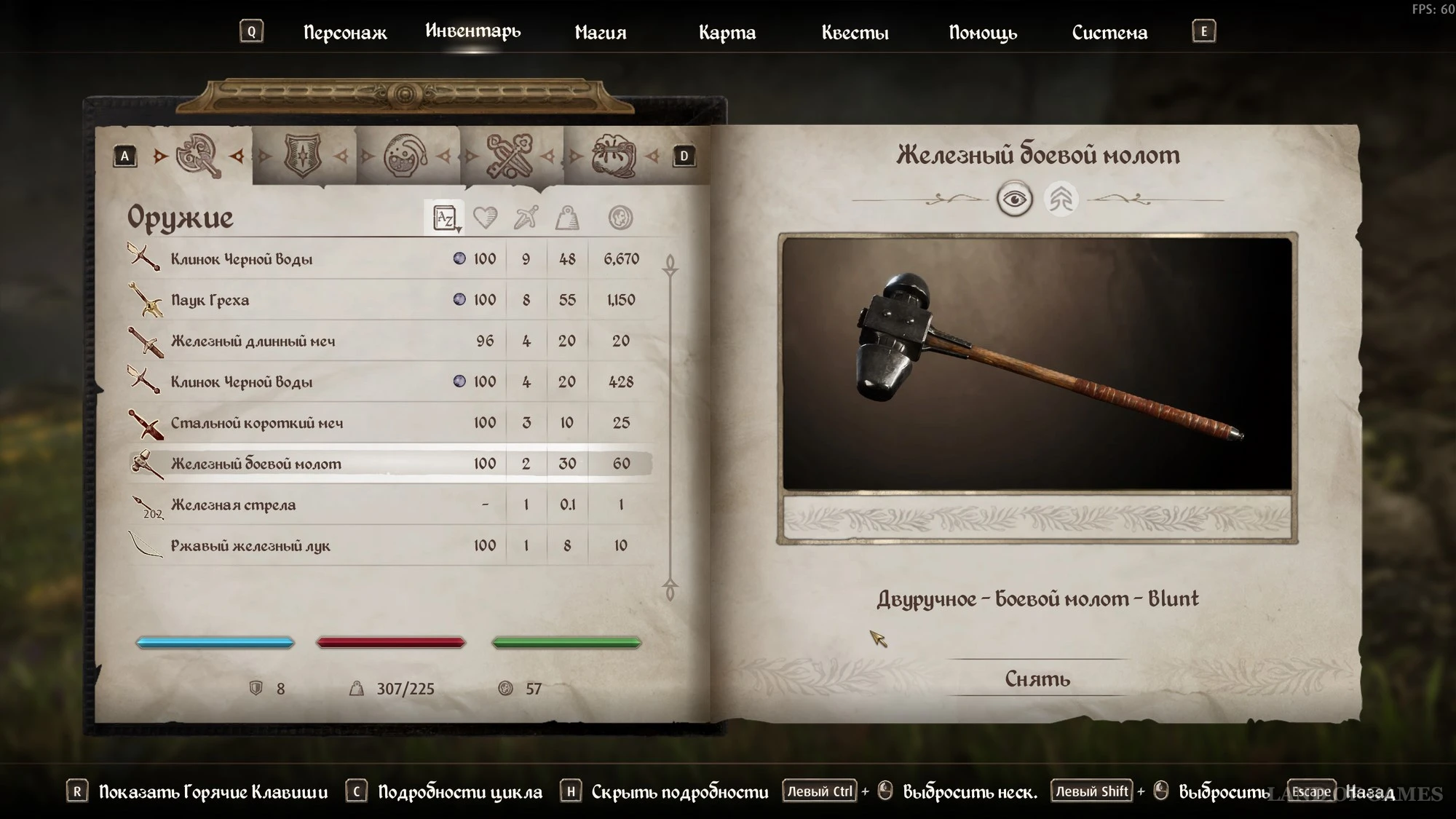Open the Персонаж menu tab
Viewport: 1456px width, 819px height.
click(x=344, y=33)
